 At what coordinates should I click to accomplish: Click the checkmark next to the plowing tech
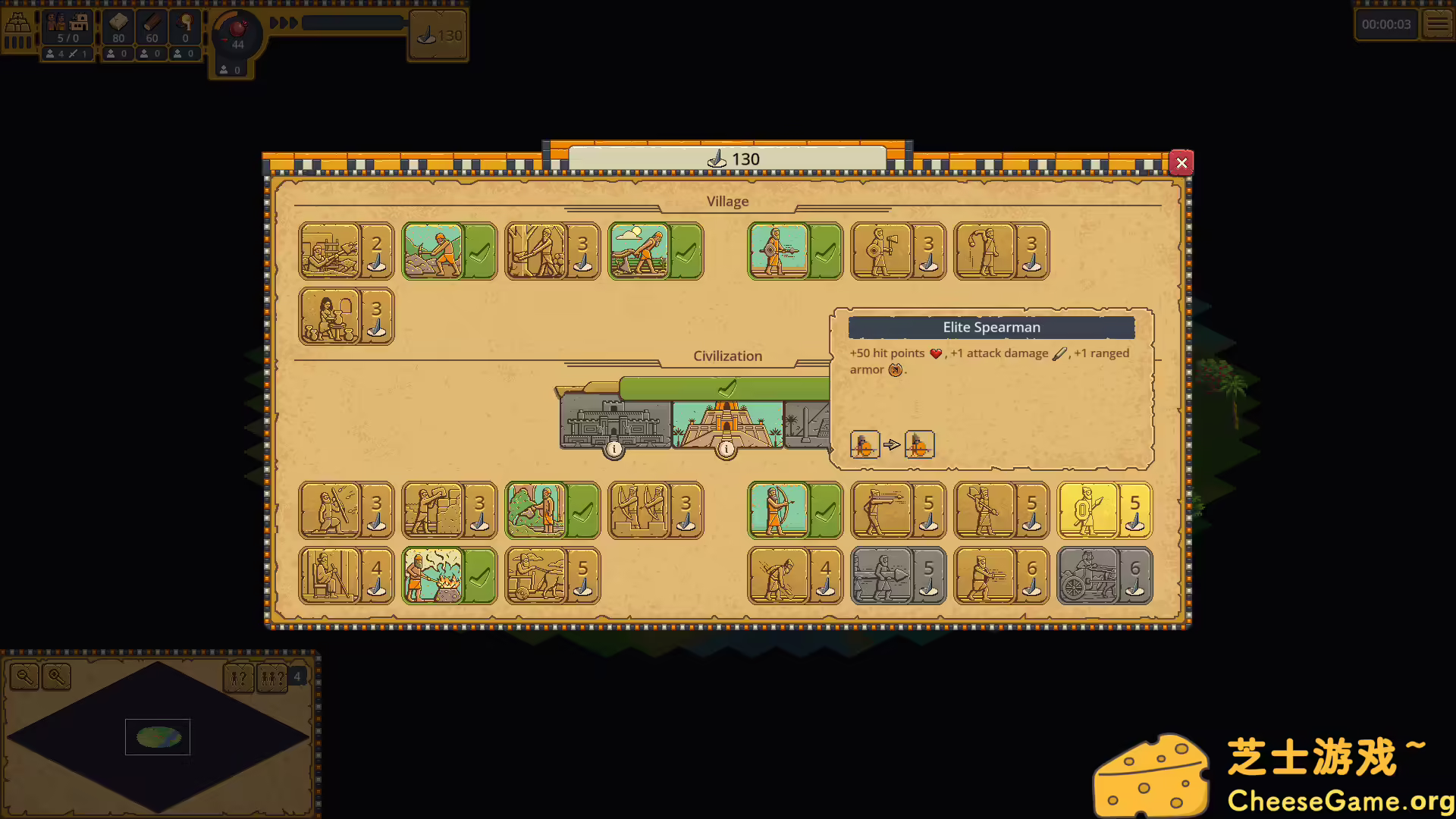coord(686,250)
